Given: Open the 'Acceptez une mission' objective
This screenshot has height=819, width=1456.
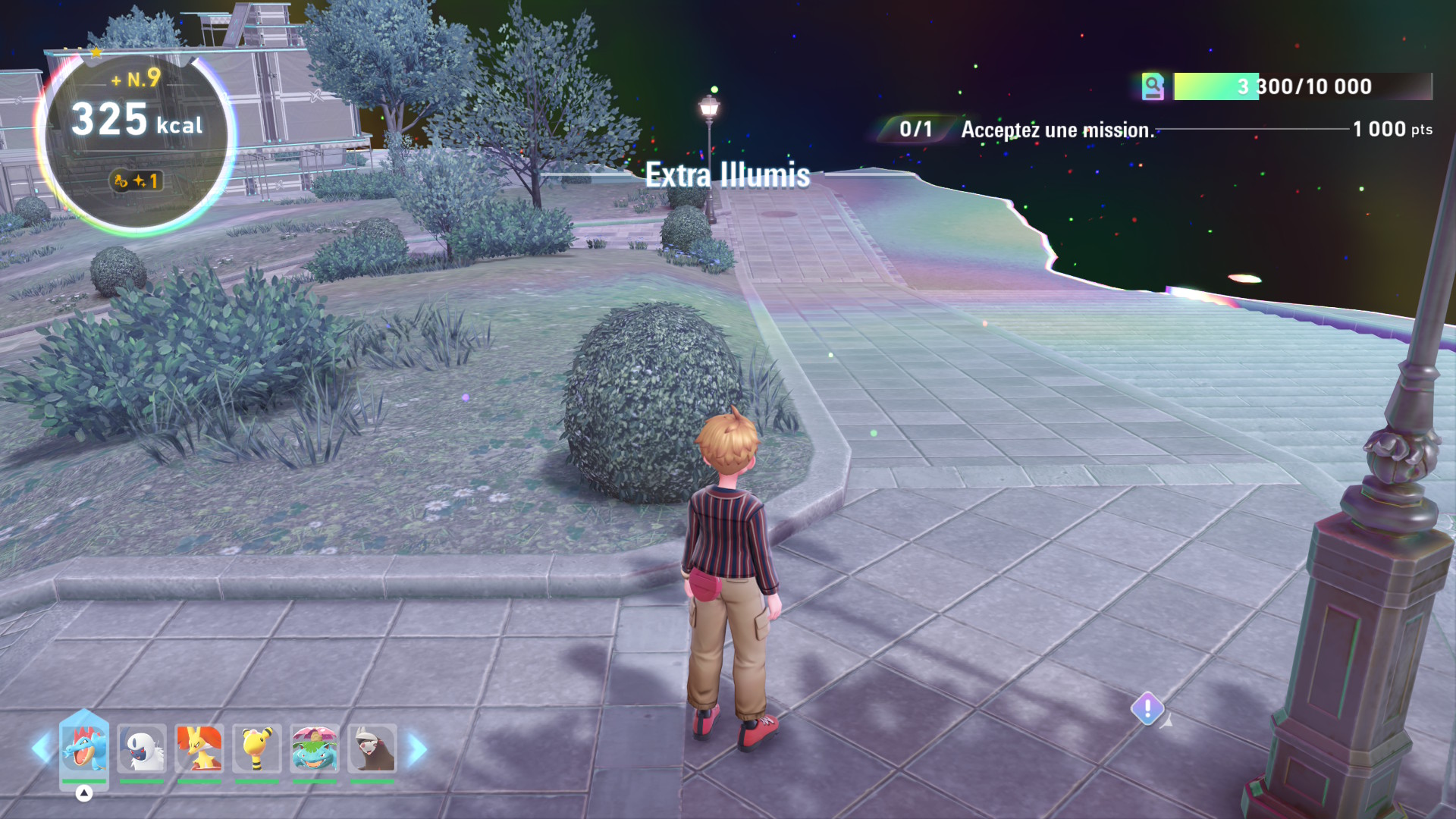Looking at the screenshot, I should click(x=1057, y=130).
